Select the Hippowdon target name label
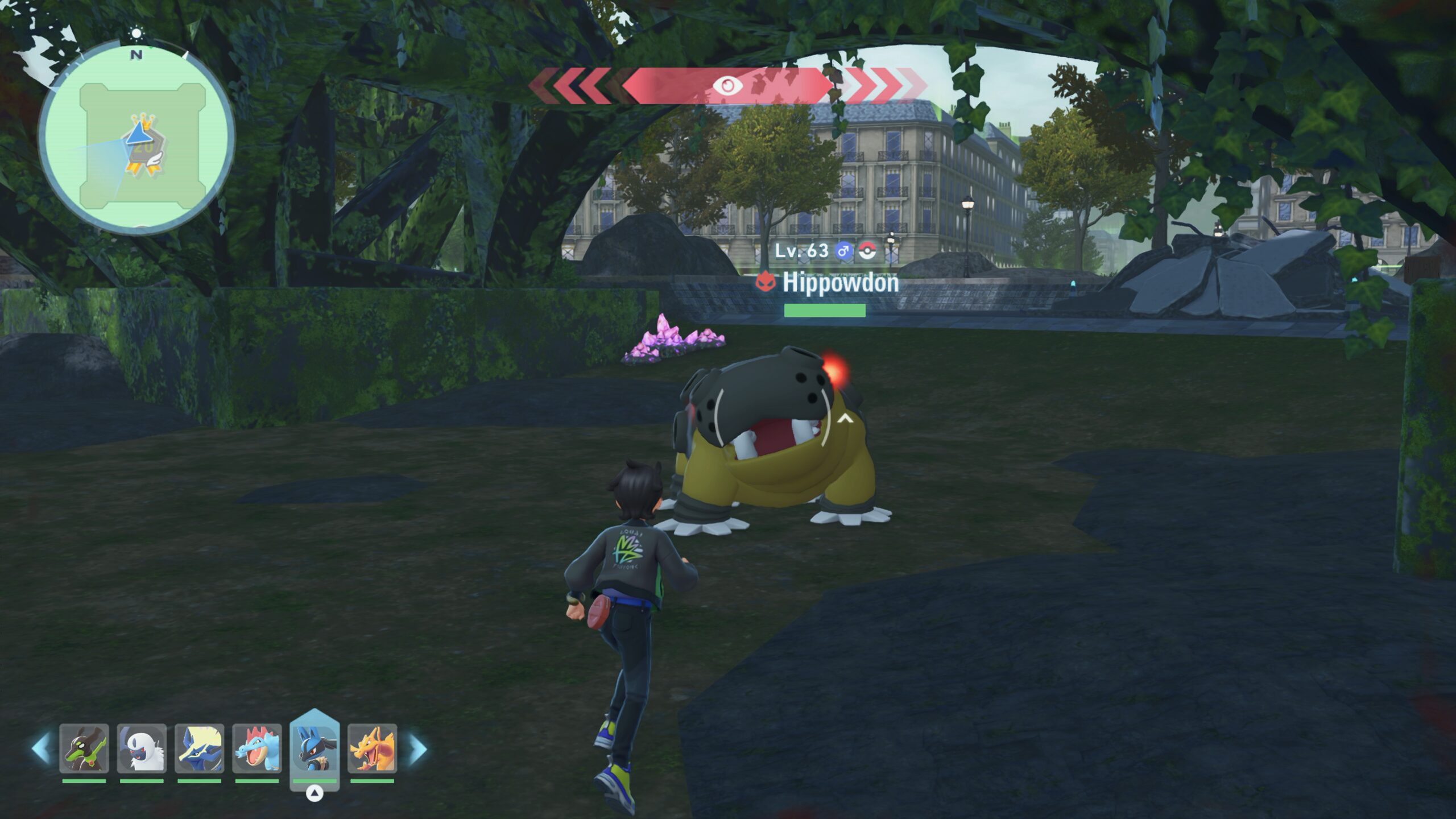1456x819 pixels. coord(840,283)
